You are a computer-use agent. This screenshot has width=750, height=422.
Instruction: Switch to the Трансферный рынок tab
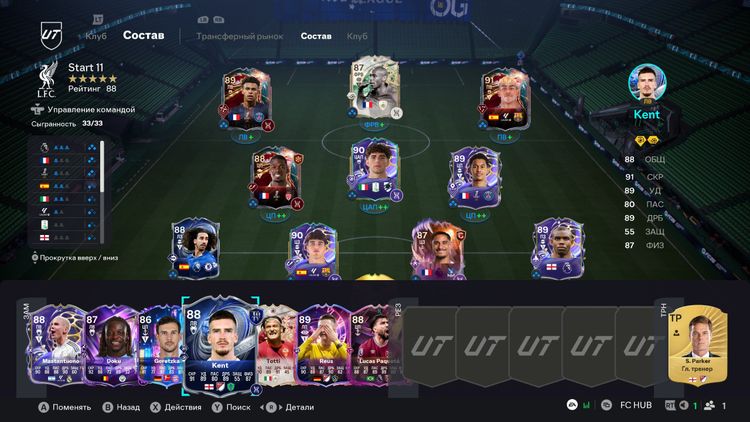tap(239, 36)
